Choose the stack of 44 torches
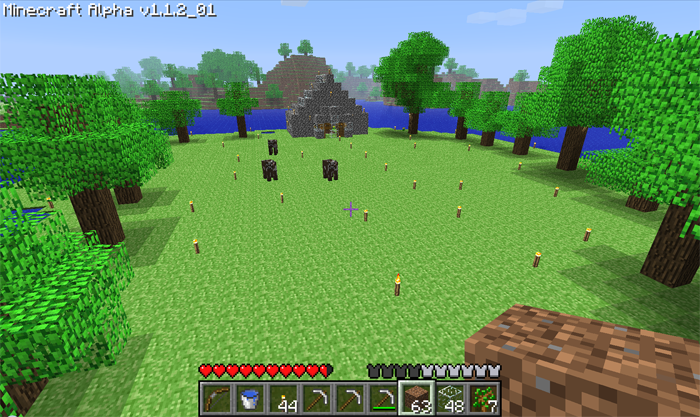700x417 pixels. [x=282, y=398]
